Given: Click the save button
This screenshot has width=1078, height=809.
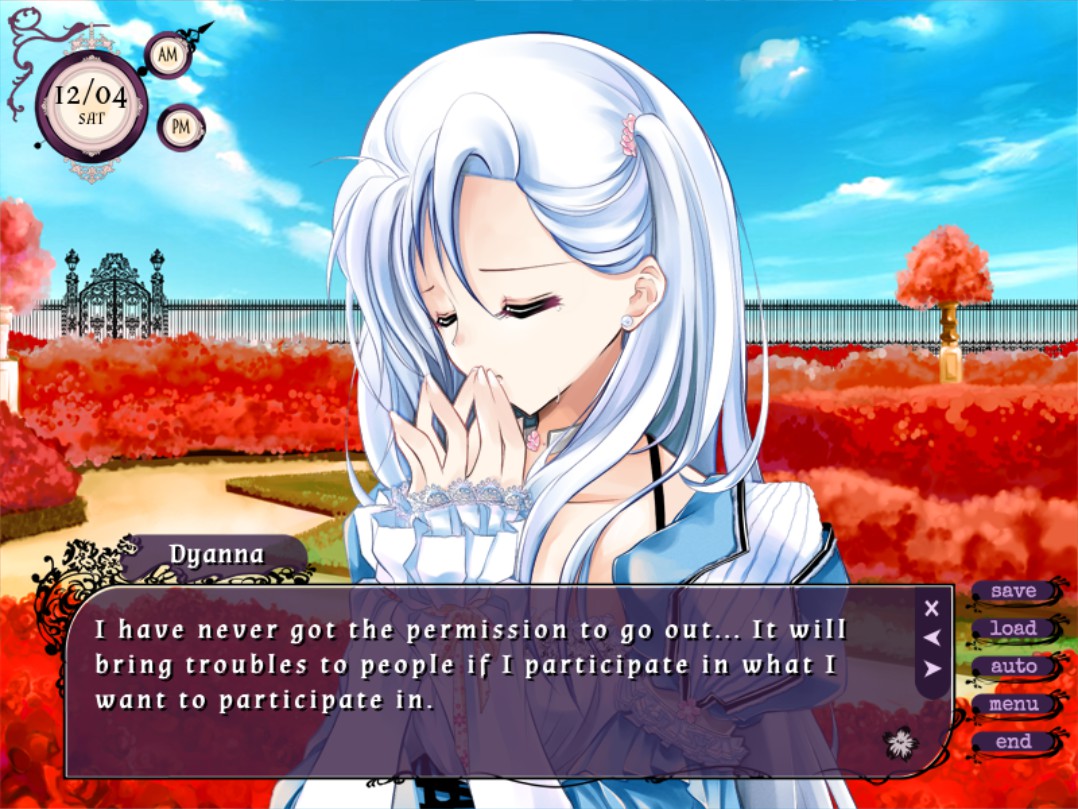Looking at the screenshot, I should (1013, 591).
